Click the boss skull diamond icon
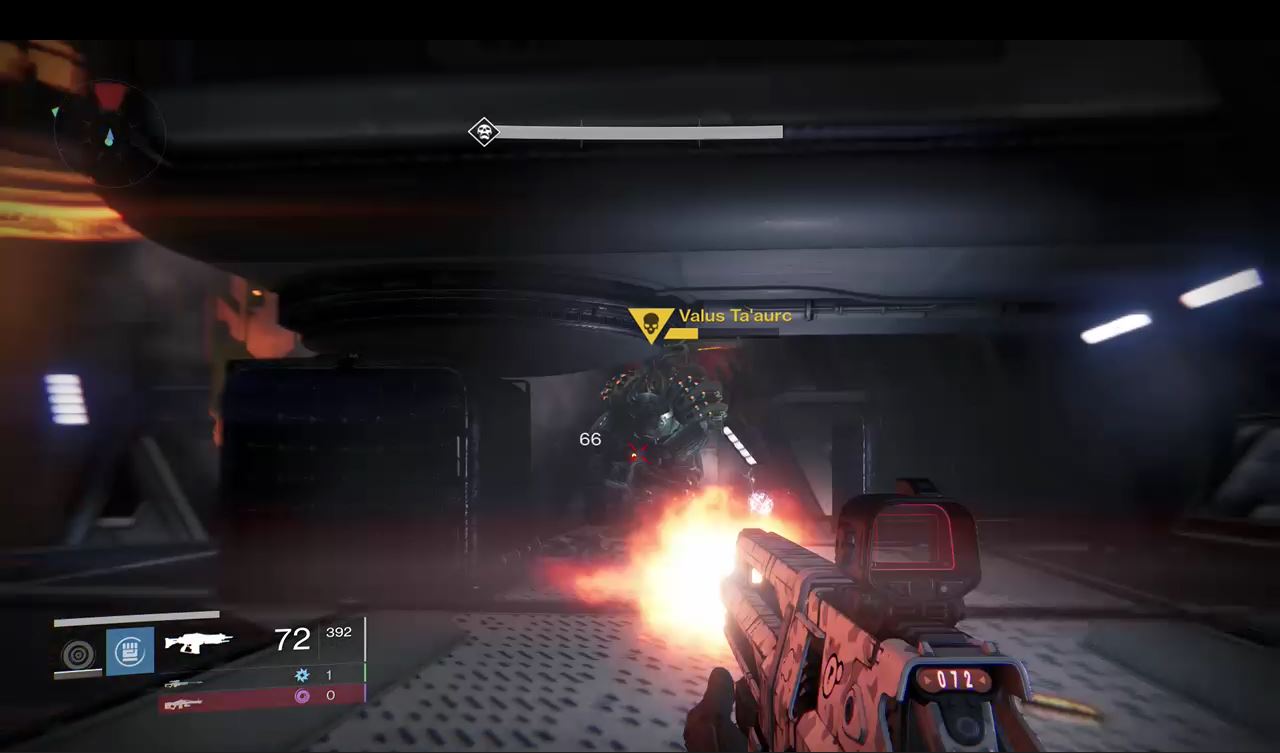The height and width of the screenshot is (753, 1280). tap(484, 132)
